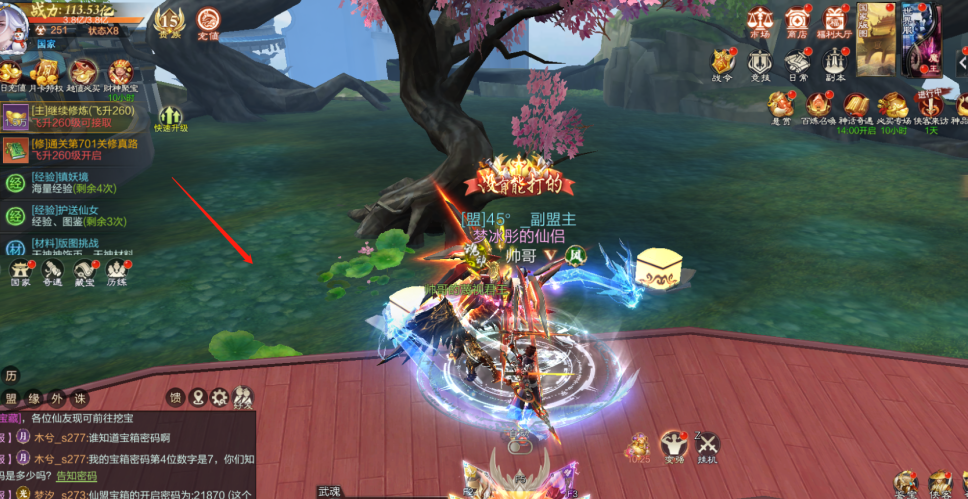The width and height of the screenshot is (968, 499).
Task: Open the 国家版图 territory map card
Action: [x=875, y=38]
